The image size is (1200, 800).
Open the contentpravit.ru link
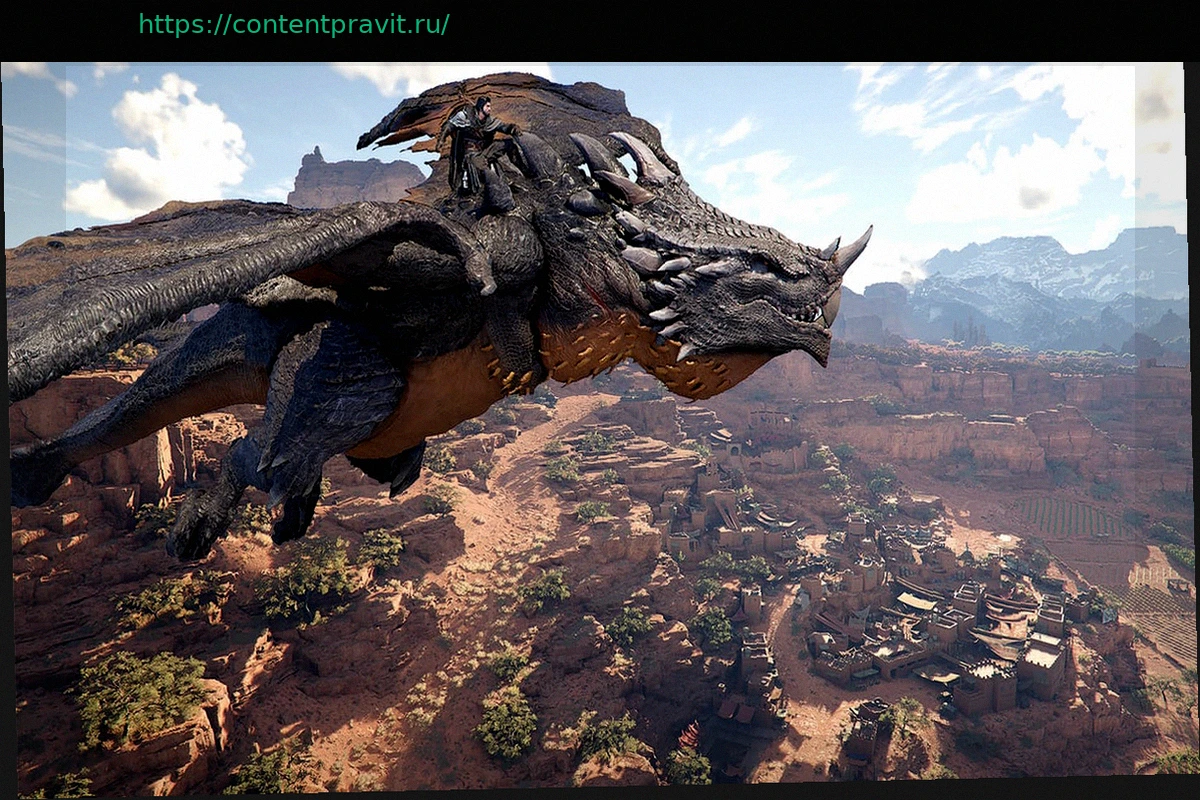(293, 25)
